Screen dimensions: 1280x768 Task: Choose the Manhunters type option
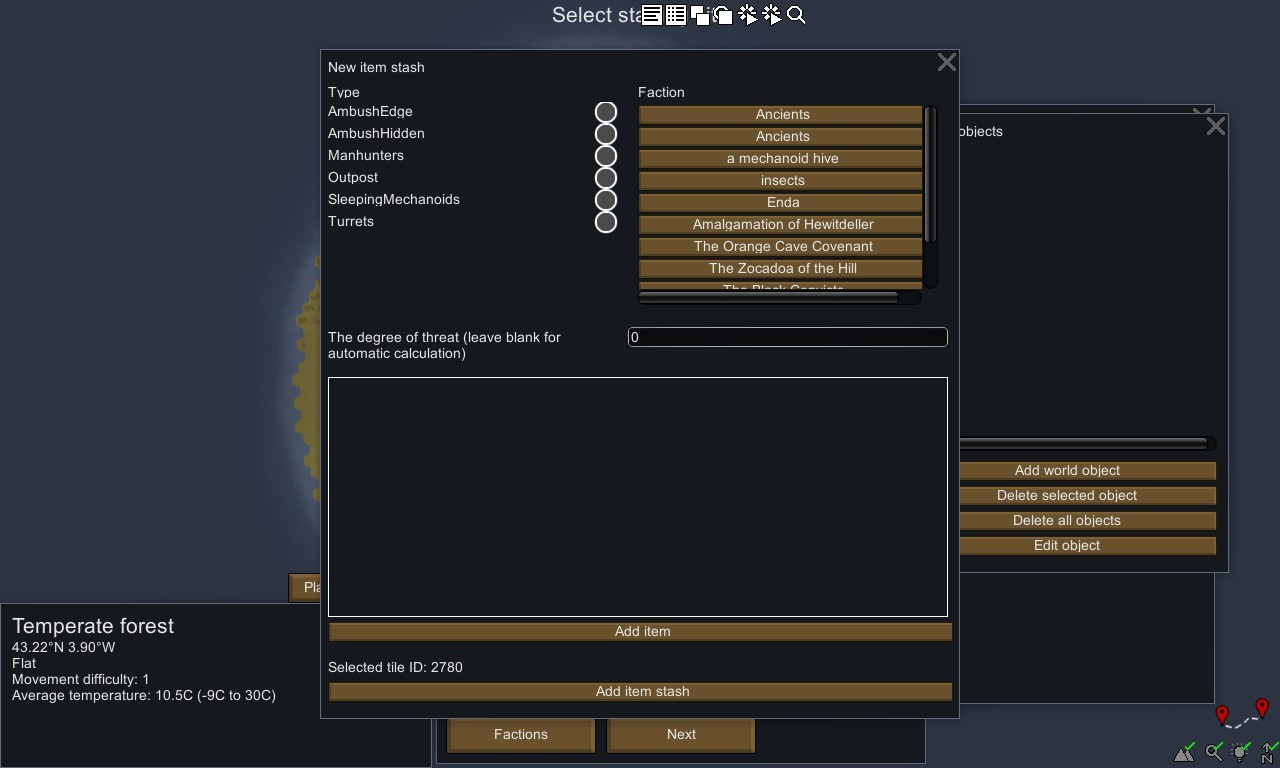[x=605, y=156]
